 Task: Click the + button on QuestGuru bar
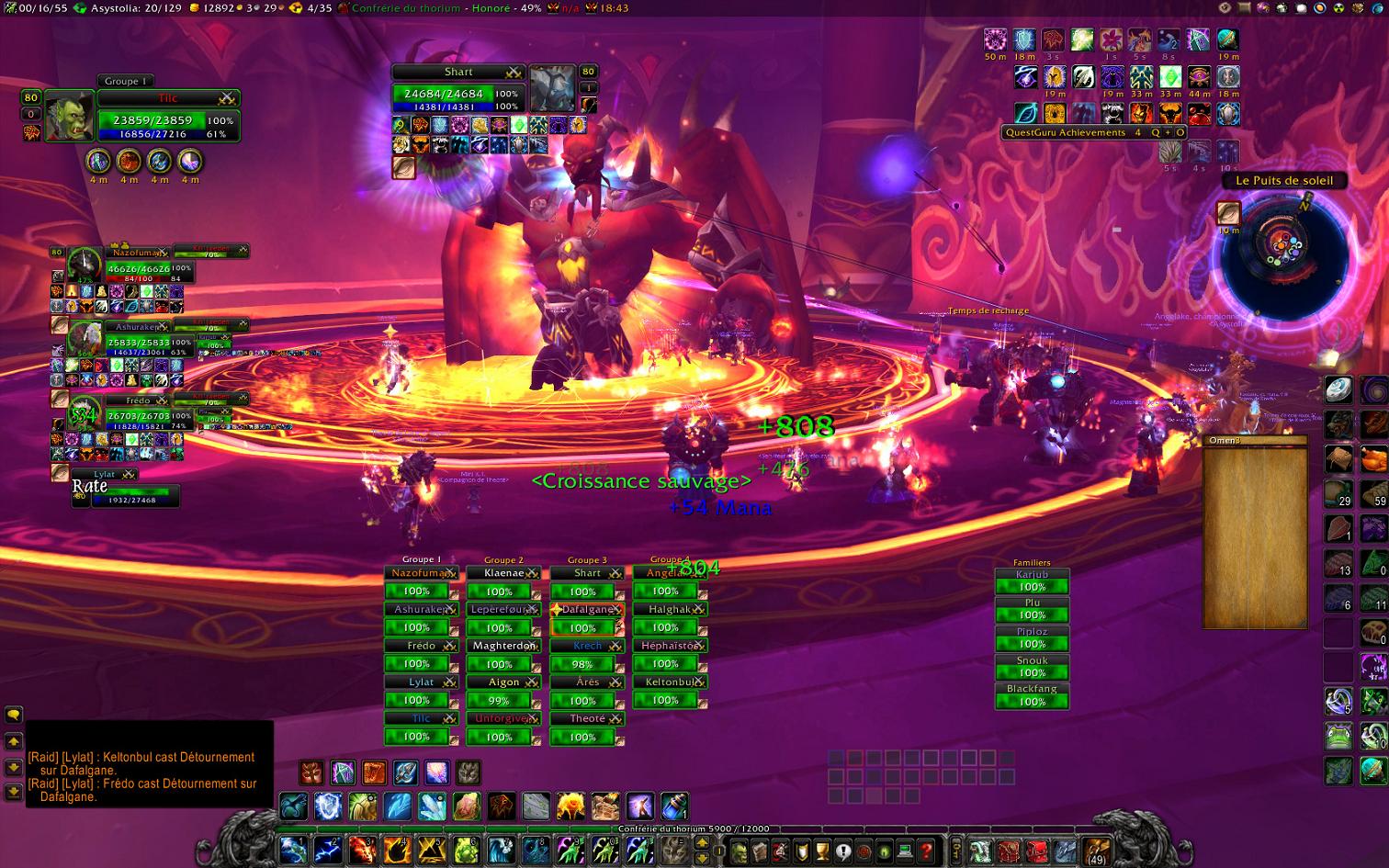[x=1168, y=132]
